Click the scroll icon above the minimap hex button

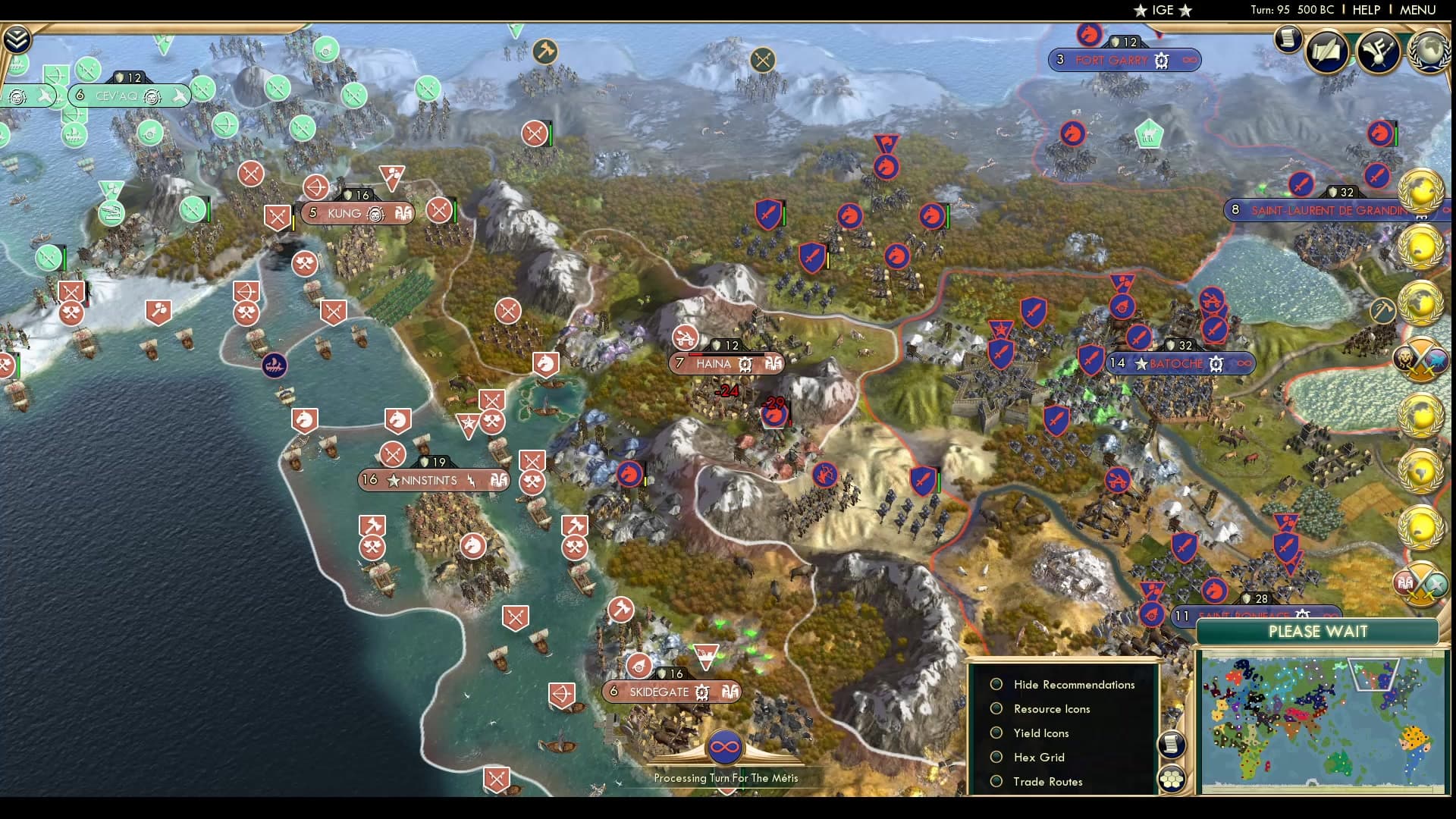[1171, 742]
